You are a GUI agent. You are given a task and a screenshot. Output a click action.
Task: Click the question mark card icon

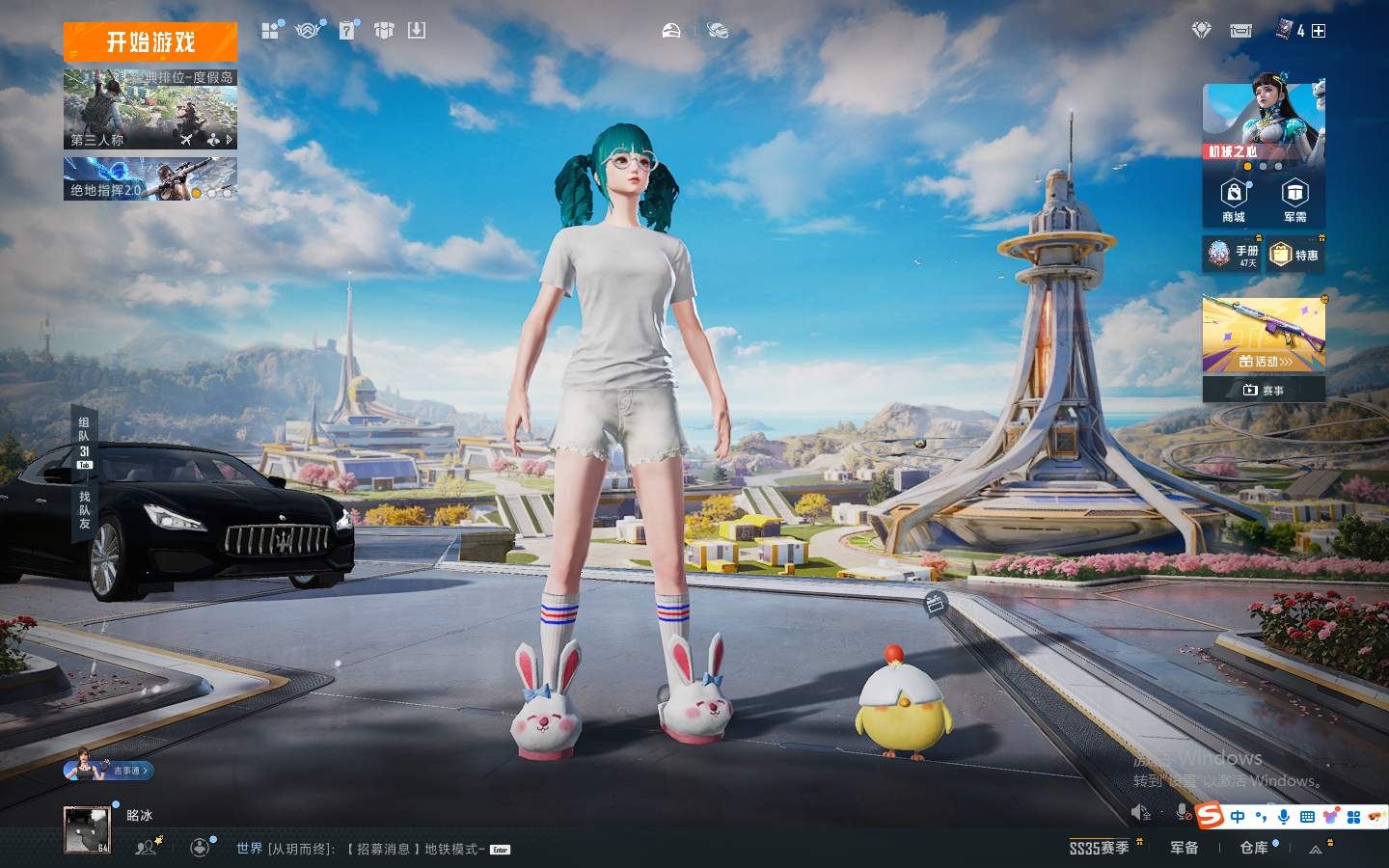(x=347, y=31)
